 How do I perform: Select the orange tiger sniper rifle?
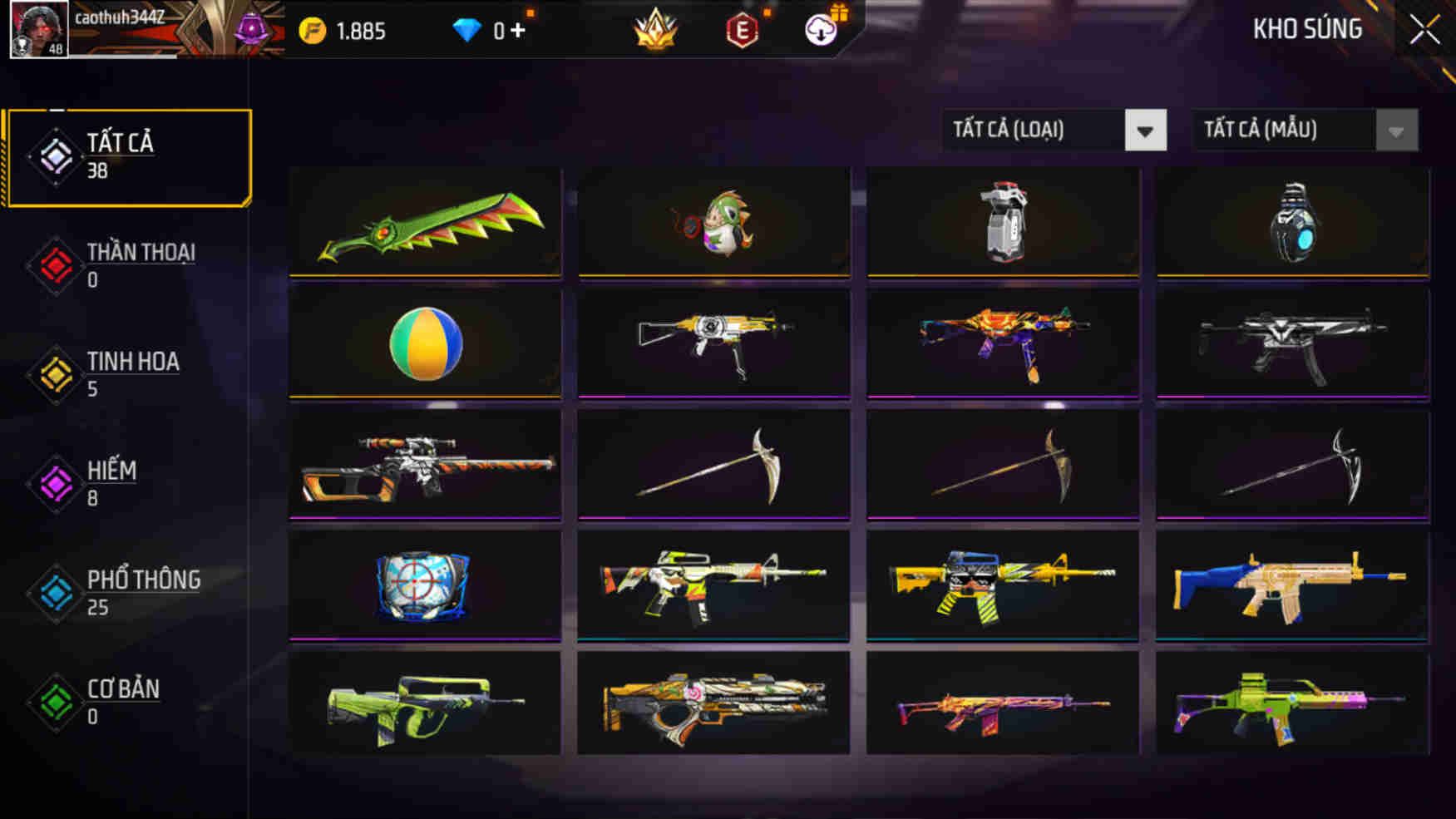pyautogui.click(x=426, y=464)
